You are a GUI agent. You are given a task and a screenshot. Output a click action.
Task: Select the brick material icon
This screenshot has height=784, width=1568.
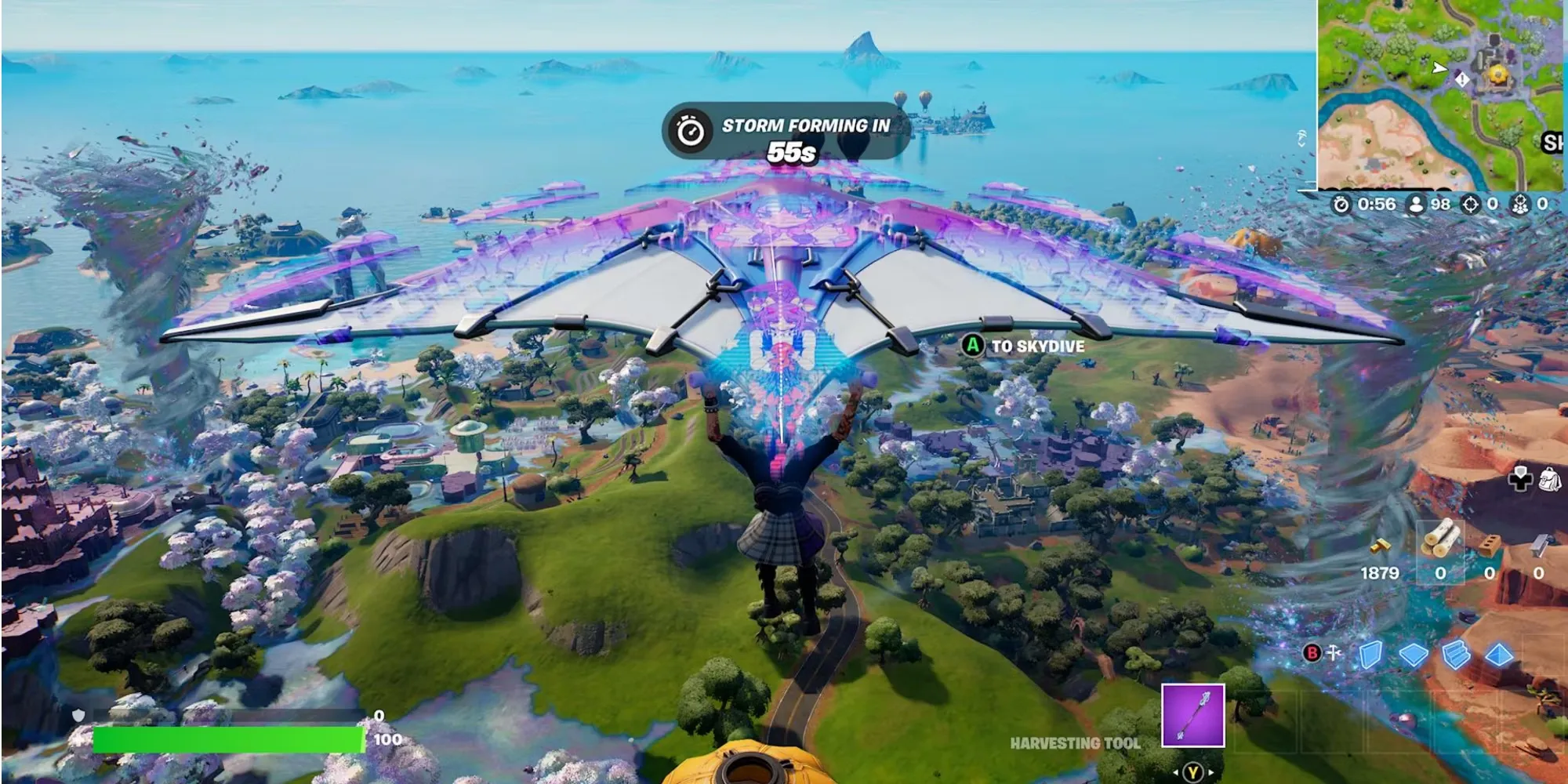pos(1489,544)
